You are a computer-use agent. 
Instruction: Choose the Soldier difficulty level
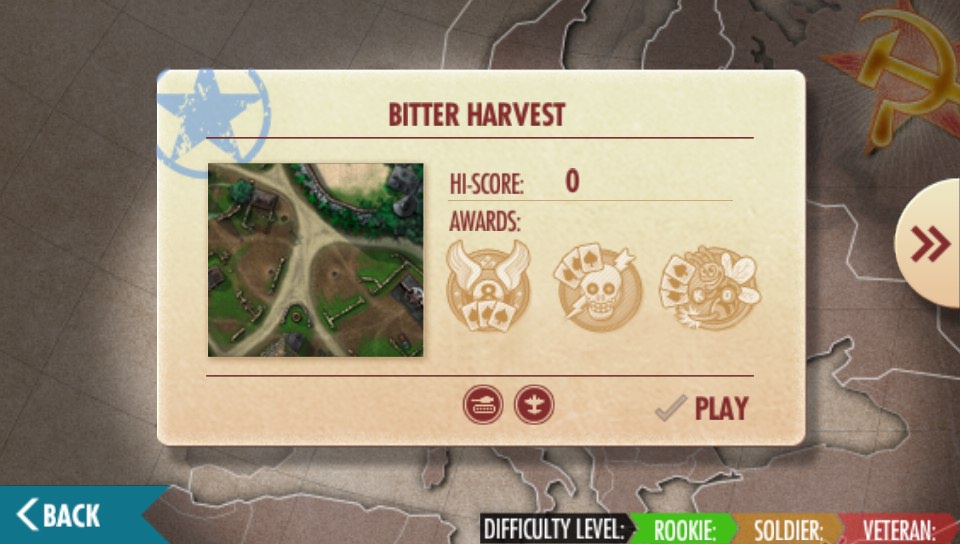(x=787, y=529)
